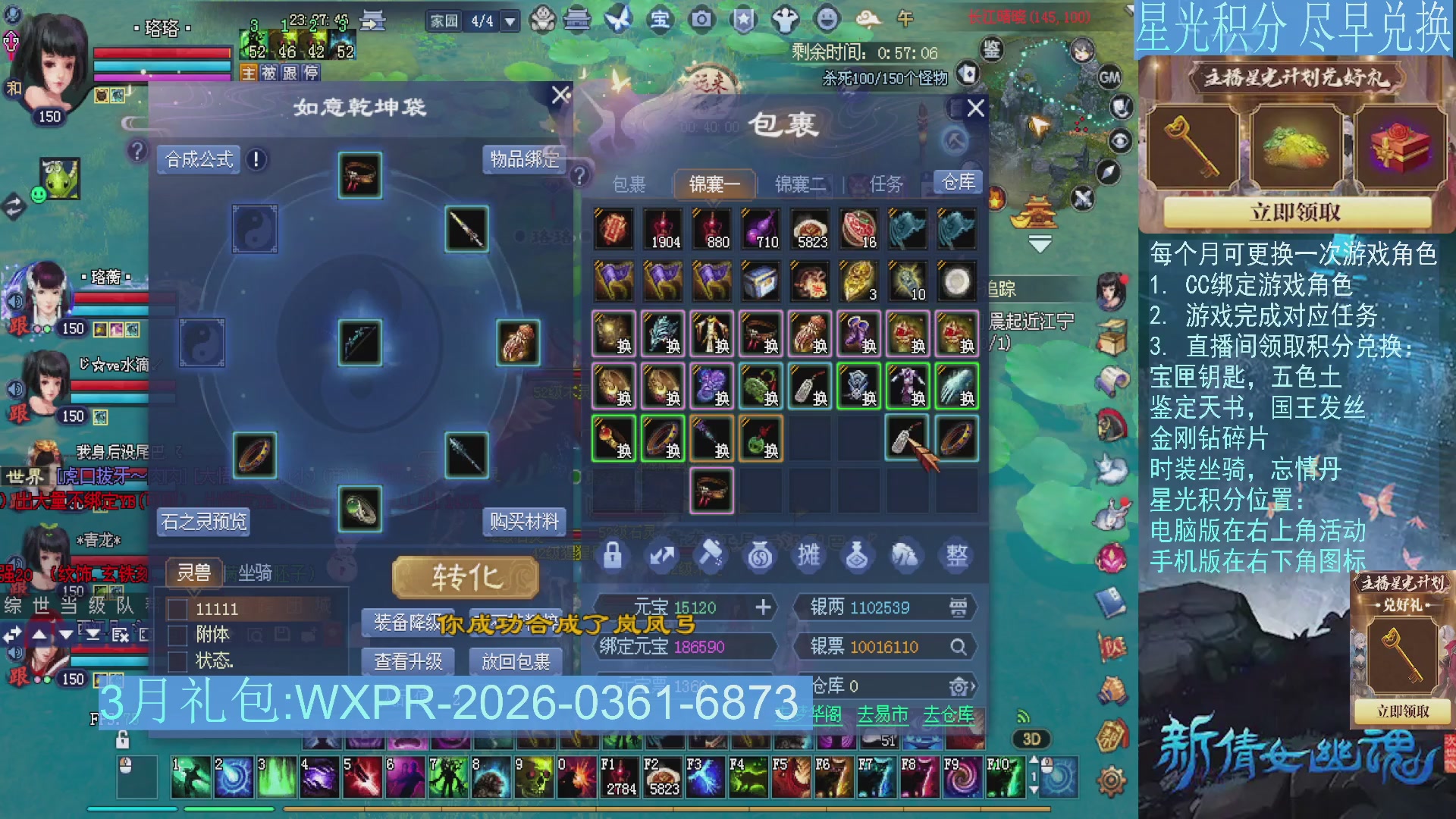Sort the bag using the 整 icon

956,556
